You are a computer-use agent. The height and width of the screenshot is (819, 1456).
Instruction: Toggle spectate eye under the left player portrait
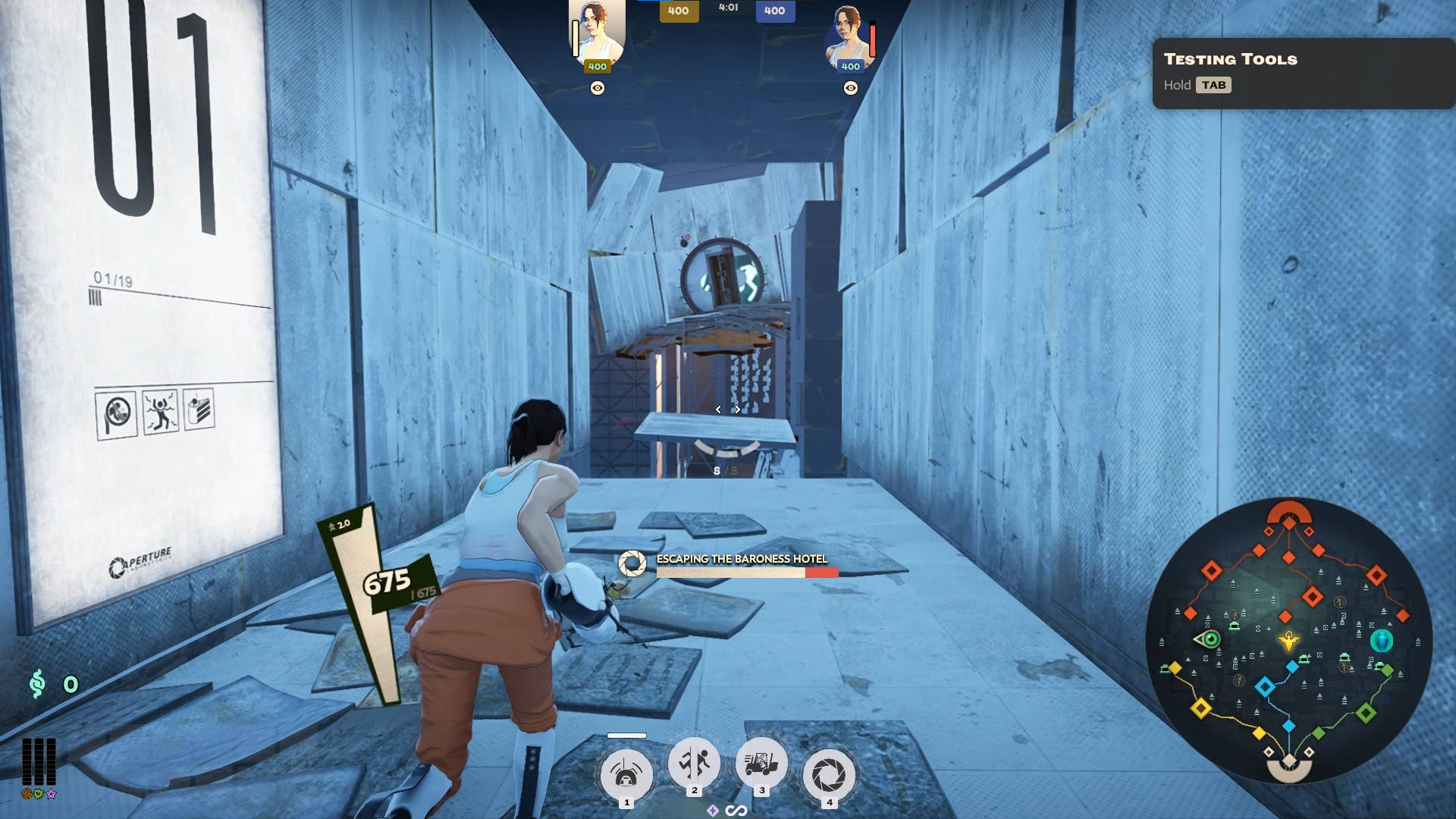pos(598,89)
